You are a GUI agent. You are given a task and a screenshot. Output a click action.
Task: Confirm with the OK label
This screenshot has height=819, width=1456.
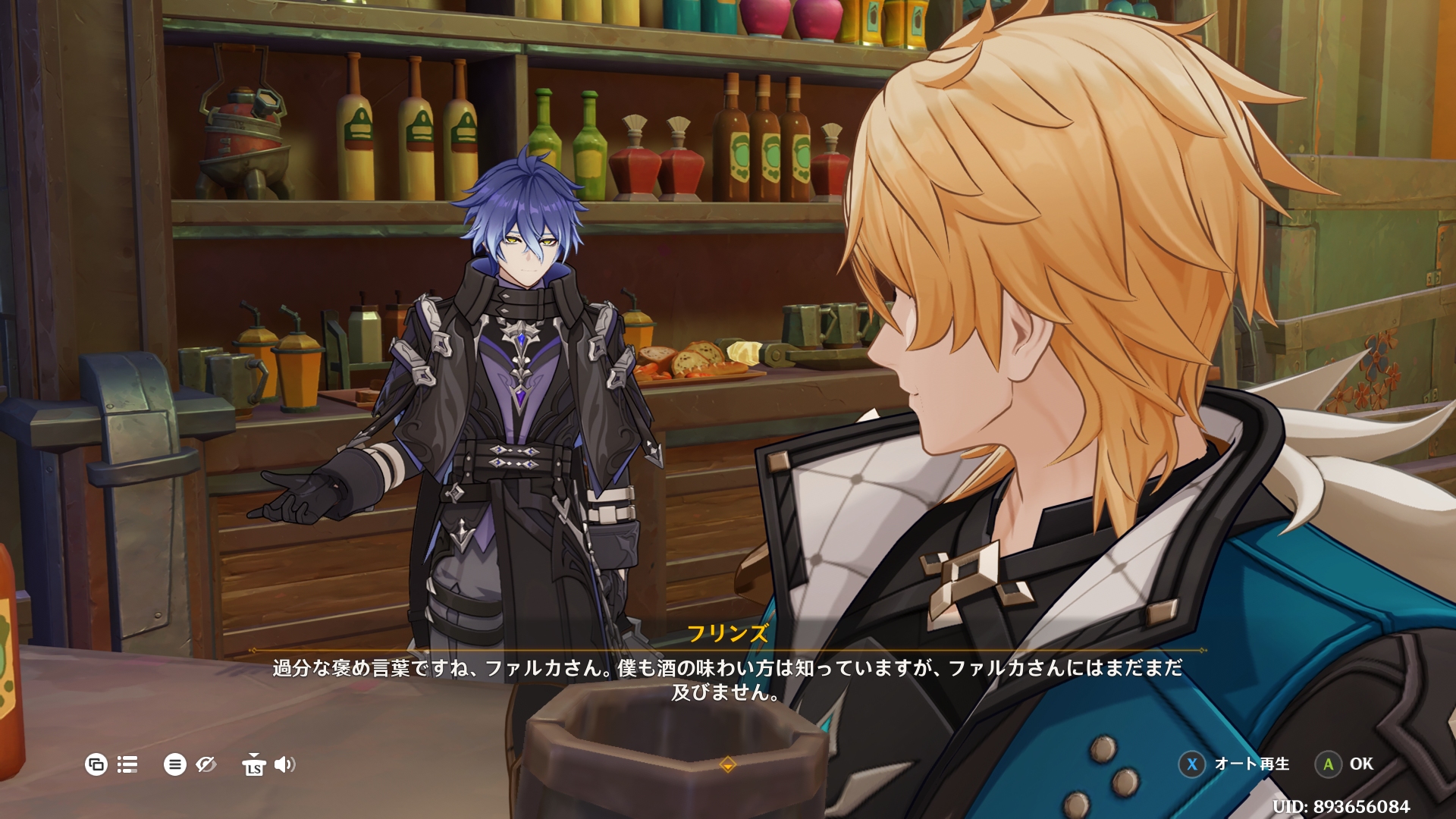click(1360, 764)
